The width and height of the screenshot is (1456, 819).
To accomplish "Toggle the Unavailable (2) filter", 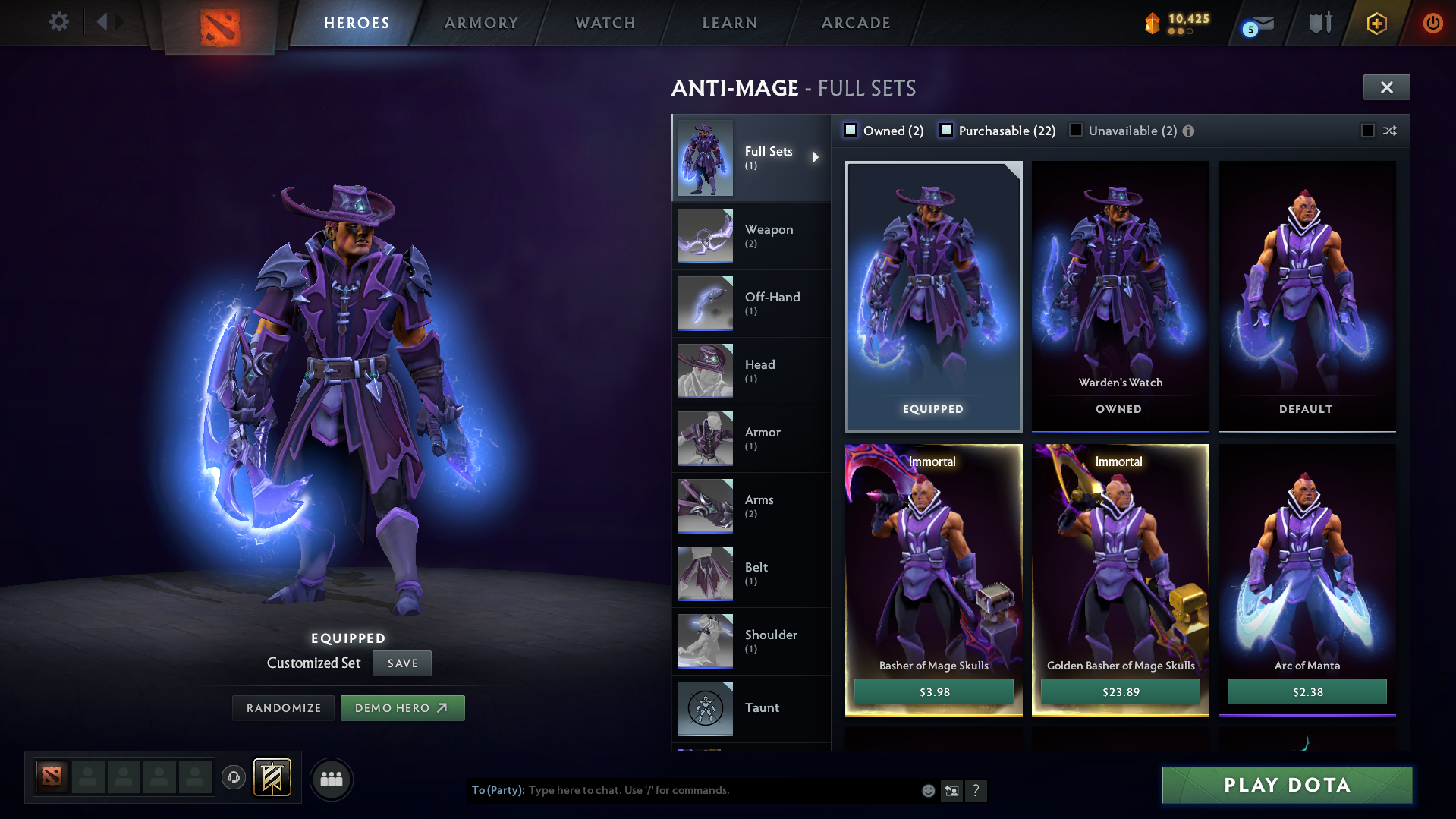I will pyautogui.click(x=1076, y=130).
